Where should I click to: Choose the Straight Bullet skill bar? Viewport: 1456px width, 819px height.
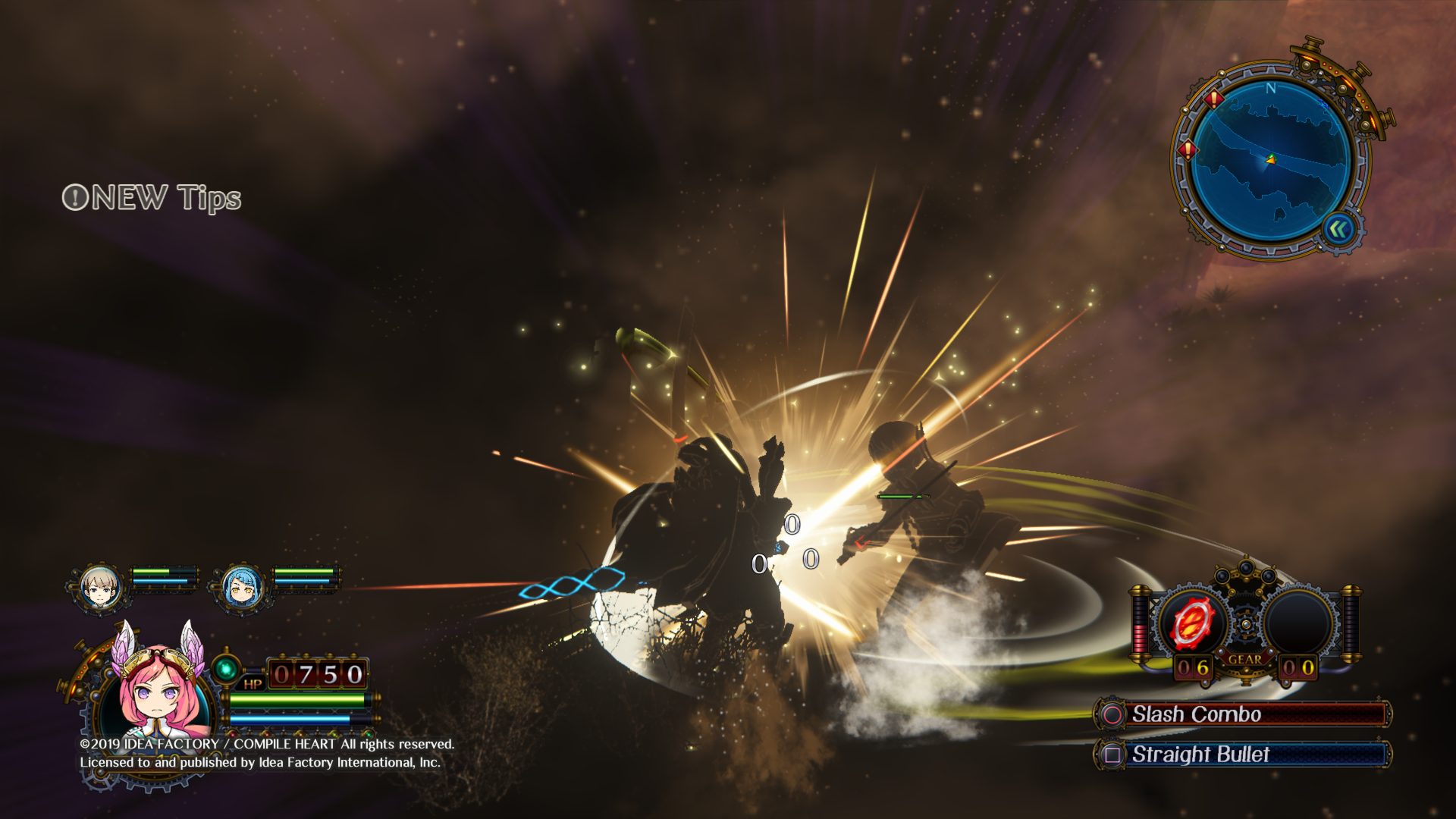point(1244,755)
